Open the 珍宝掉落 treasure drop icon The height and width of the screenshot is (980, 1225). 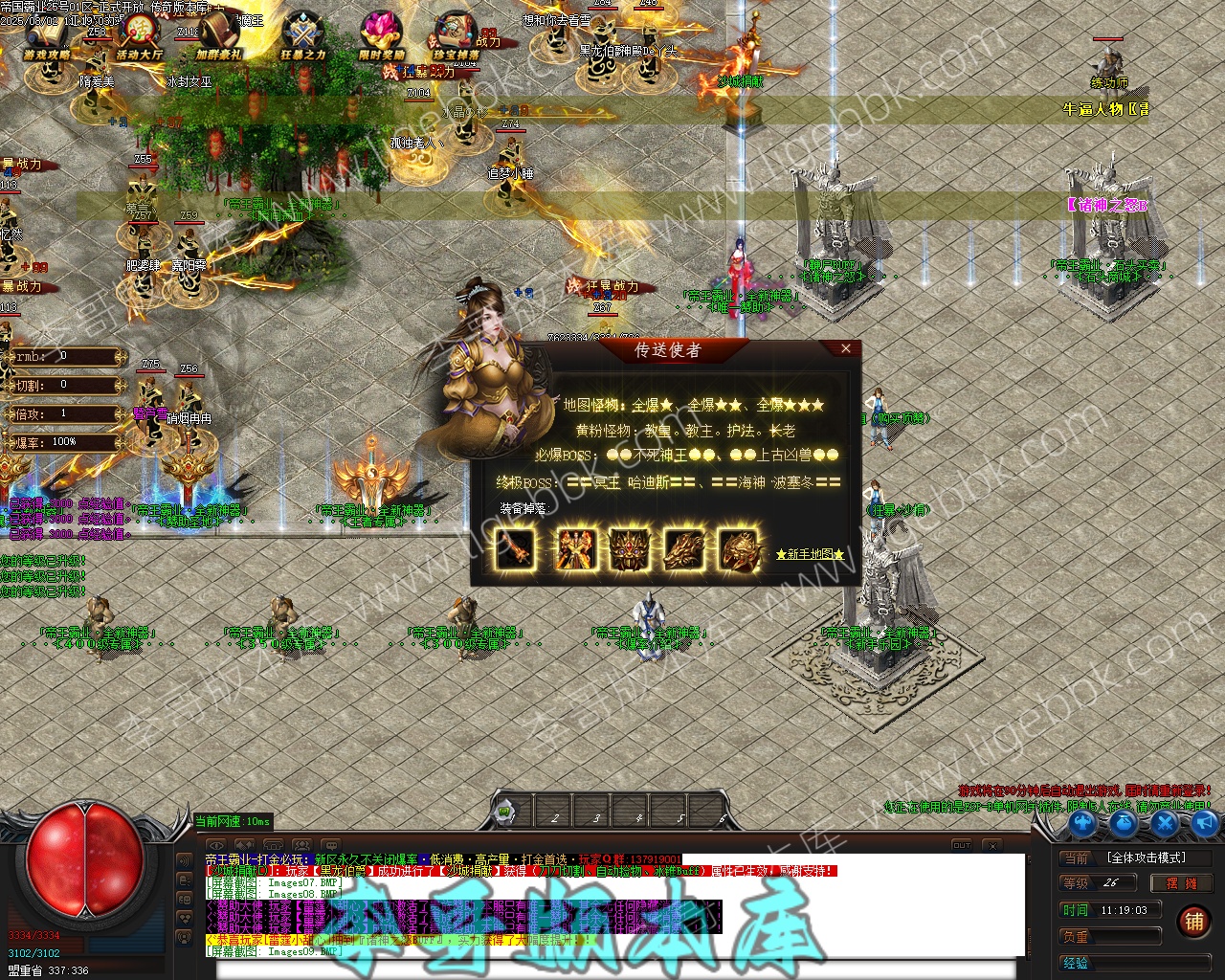point(456,38)
